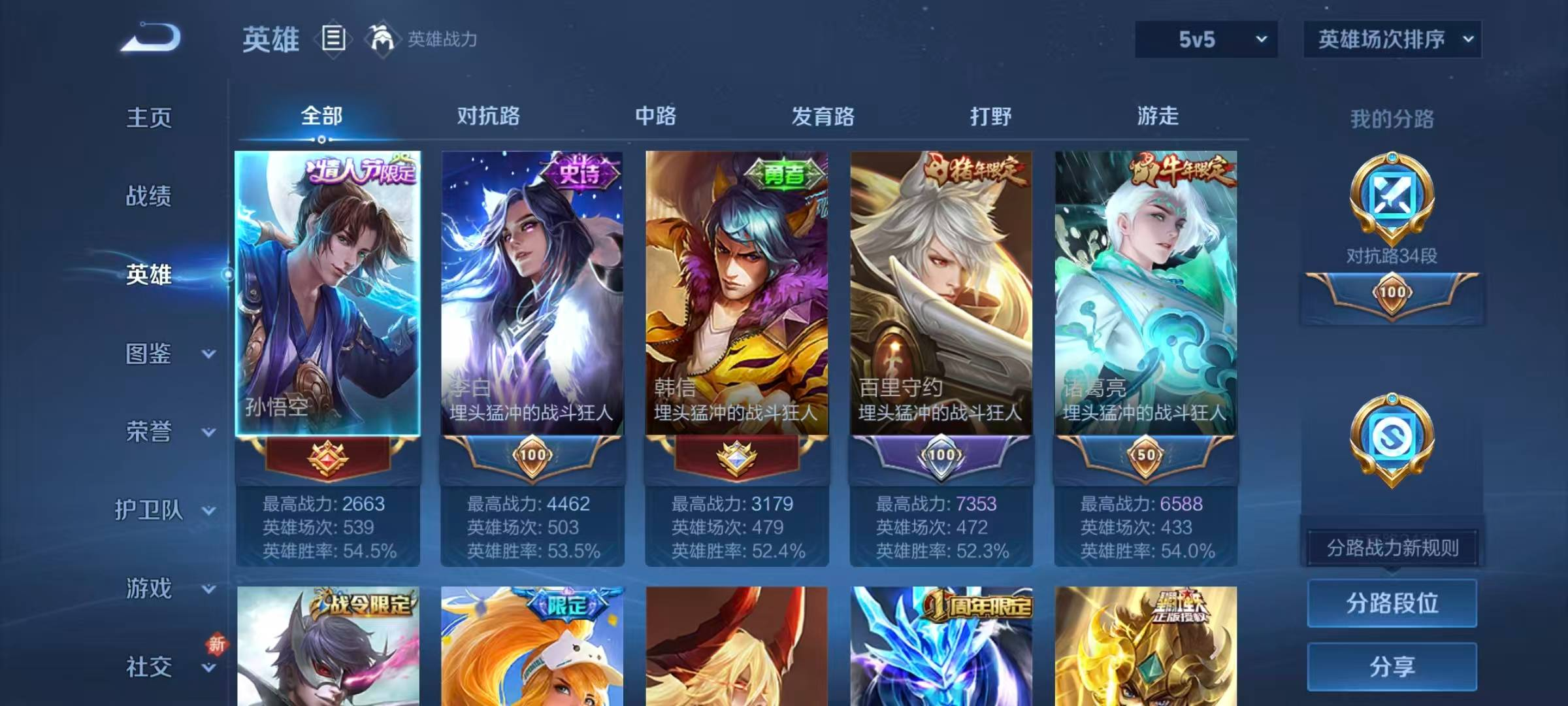Select 对抗路 hero filter
The image size is (1568, 706).
tap(484, 118)
